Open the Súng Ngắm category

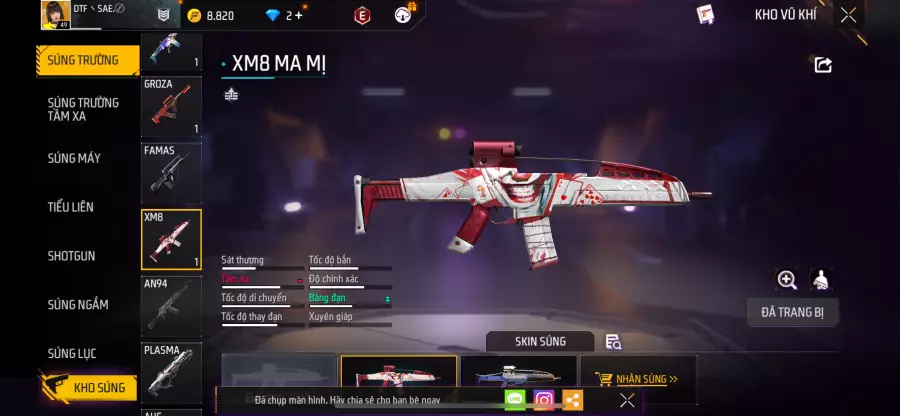(x=78, y=305)
